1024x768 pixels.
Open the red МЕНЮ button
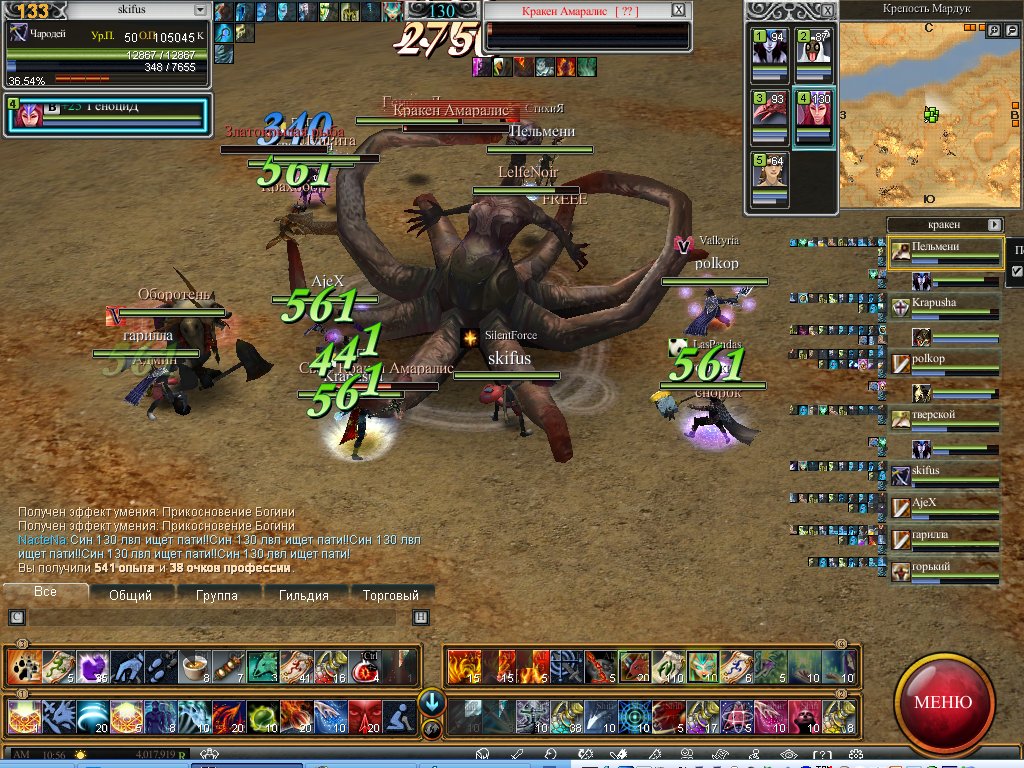point(942,701)
